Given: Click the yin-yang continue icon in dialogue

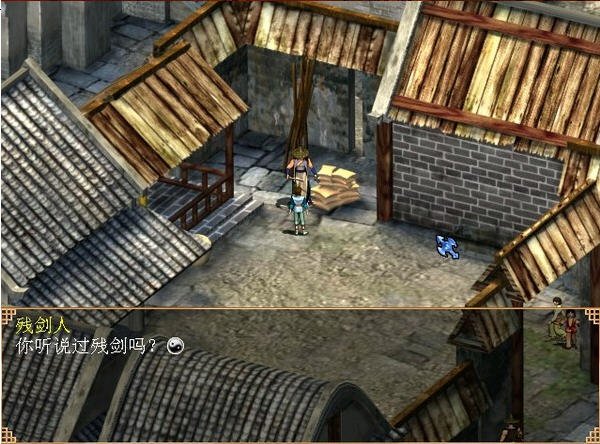Looking at the screenshot, I should pos(176,345).
